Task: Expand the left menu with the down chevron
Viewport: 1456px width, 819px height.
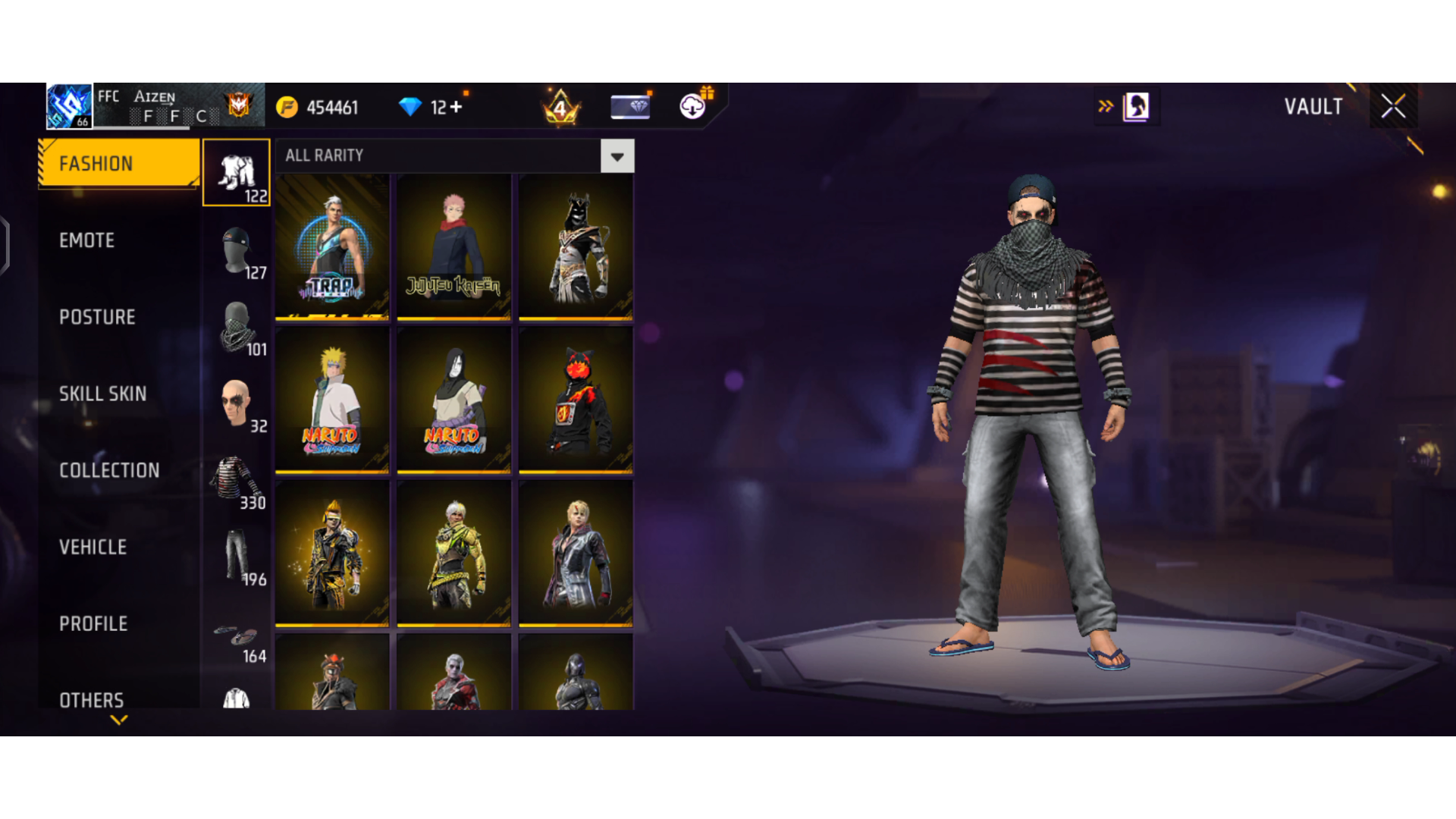Action: click(118, 720)
